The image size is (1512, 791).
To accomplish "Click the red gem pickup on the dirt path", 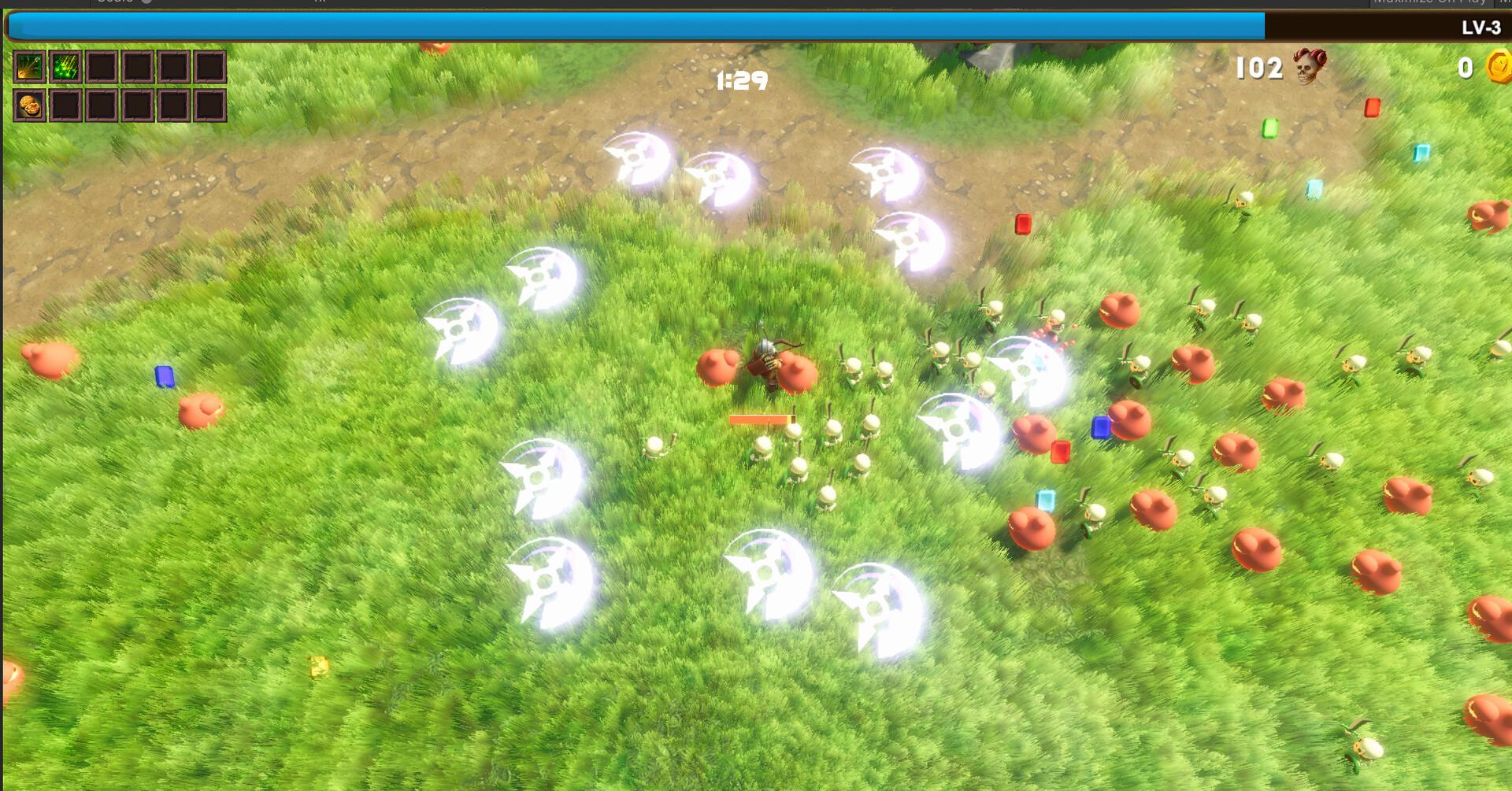I will (1022, 224).
